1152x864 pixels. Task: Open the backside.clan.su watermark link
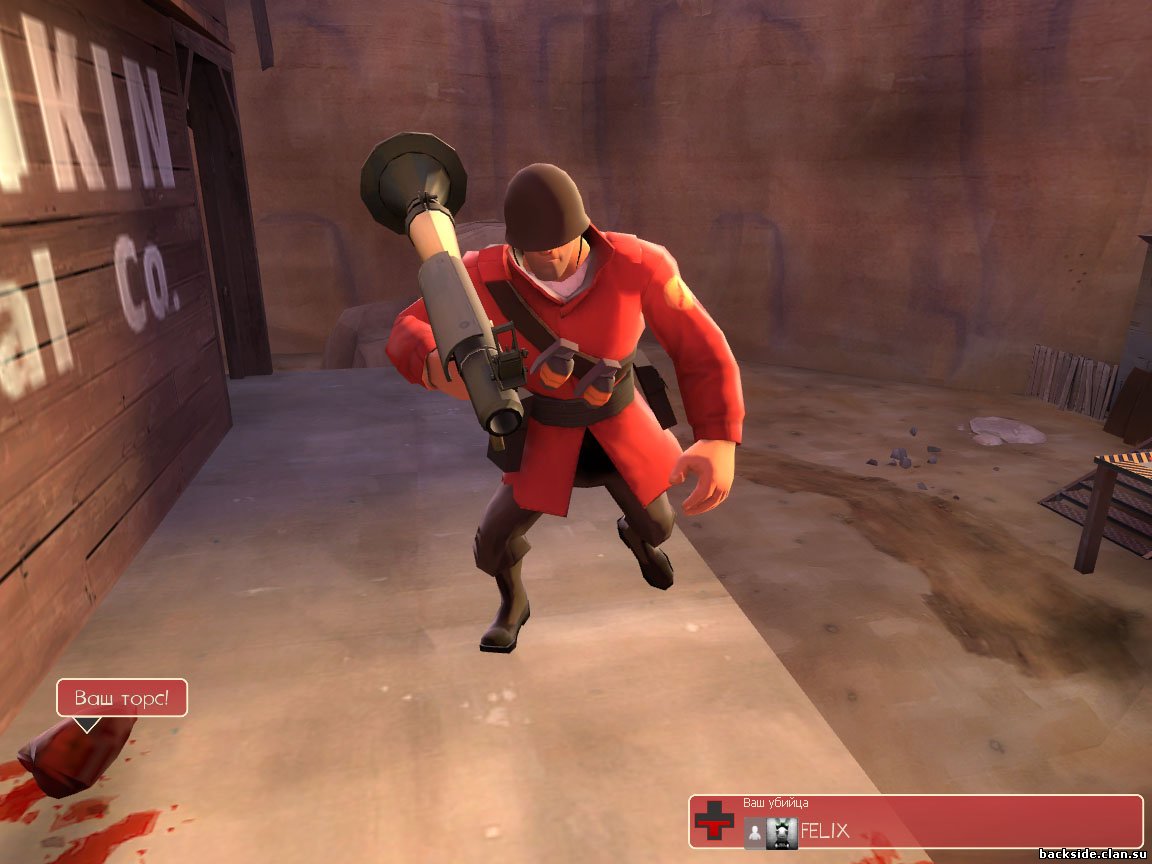pyautogui.click(x=1094, y=854)
